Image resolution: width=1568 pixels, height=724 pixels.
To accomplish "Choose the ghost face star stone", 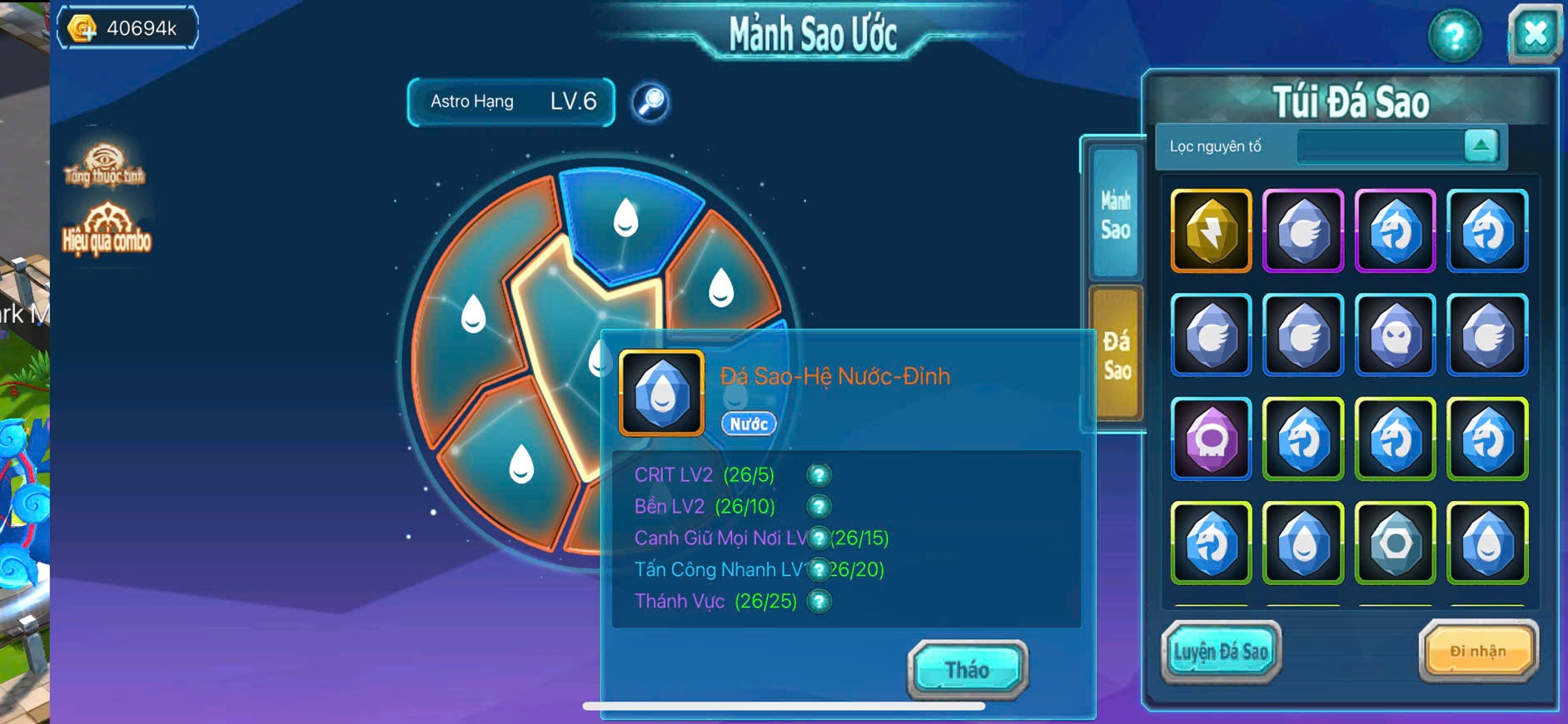I will 1395,335.
